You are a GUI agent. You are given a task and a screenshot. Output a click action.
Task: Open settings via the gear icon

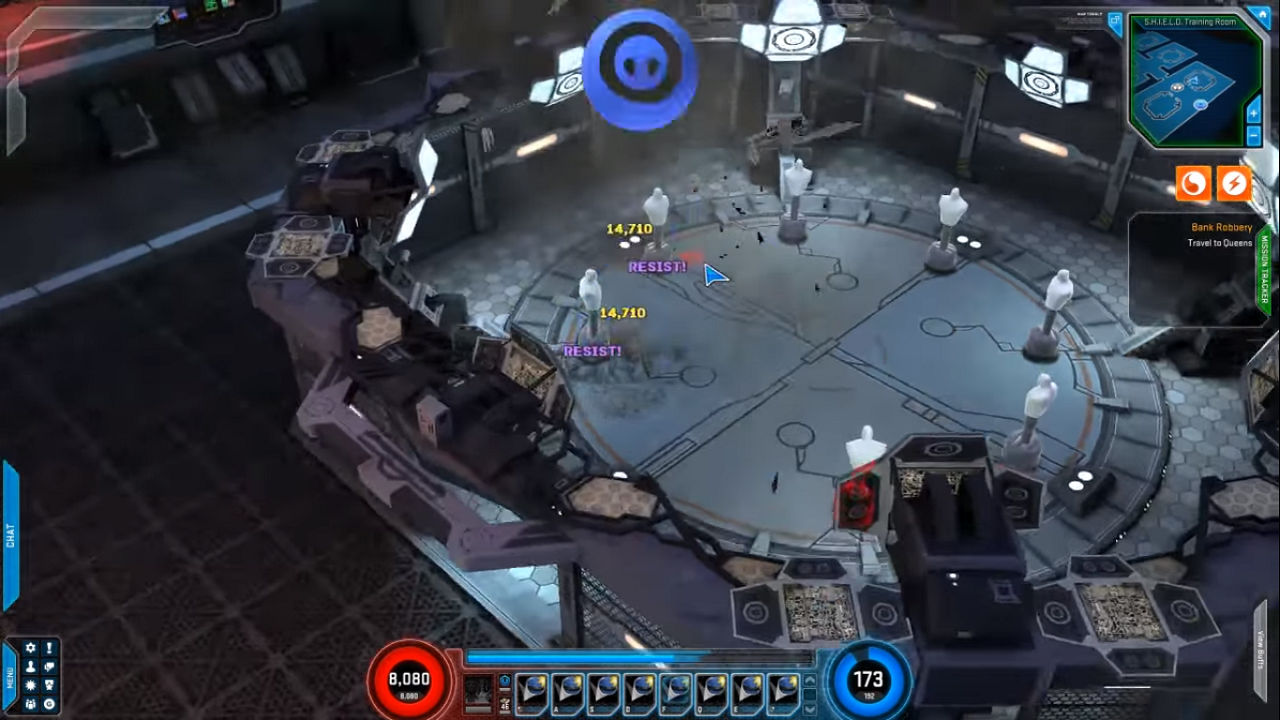(31, 649)
